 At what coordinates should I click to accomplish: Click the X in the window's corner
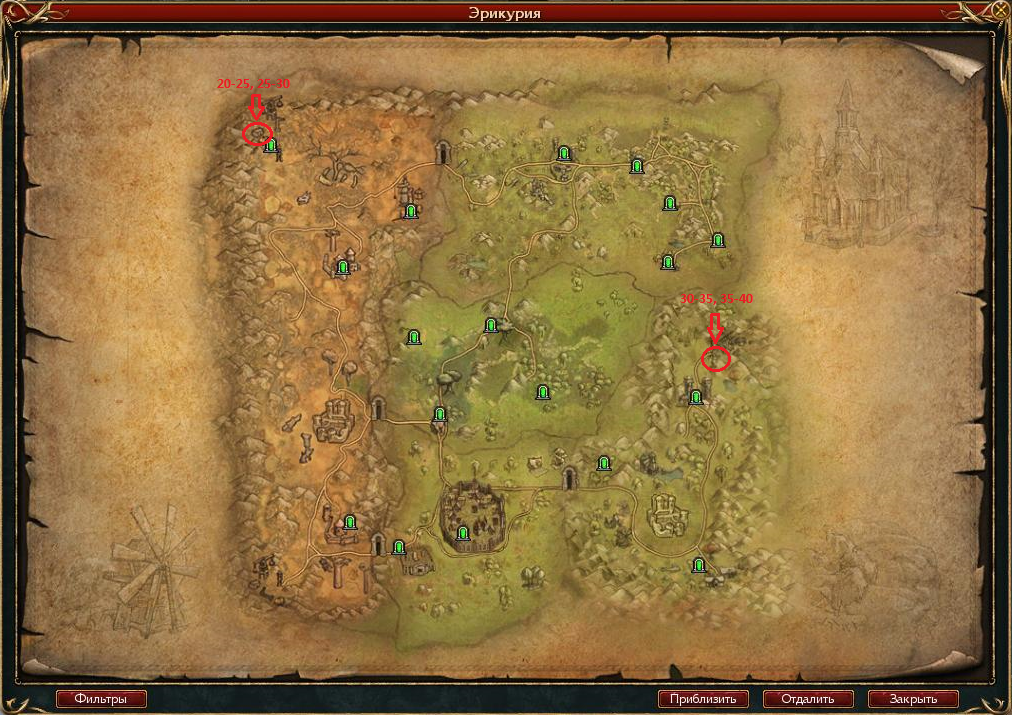pyautogui.click(x=1000, y=11)
